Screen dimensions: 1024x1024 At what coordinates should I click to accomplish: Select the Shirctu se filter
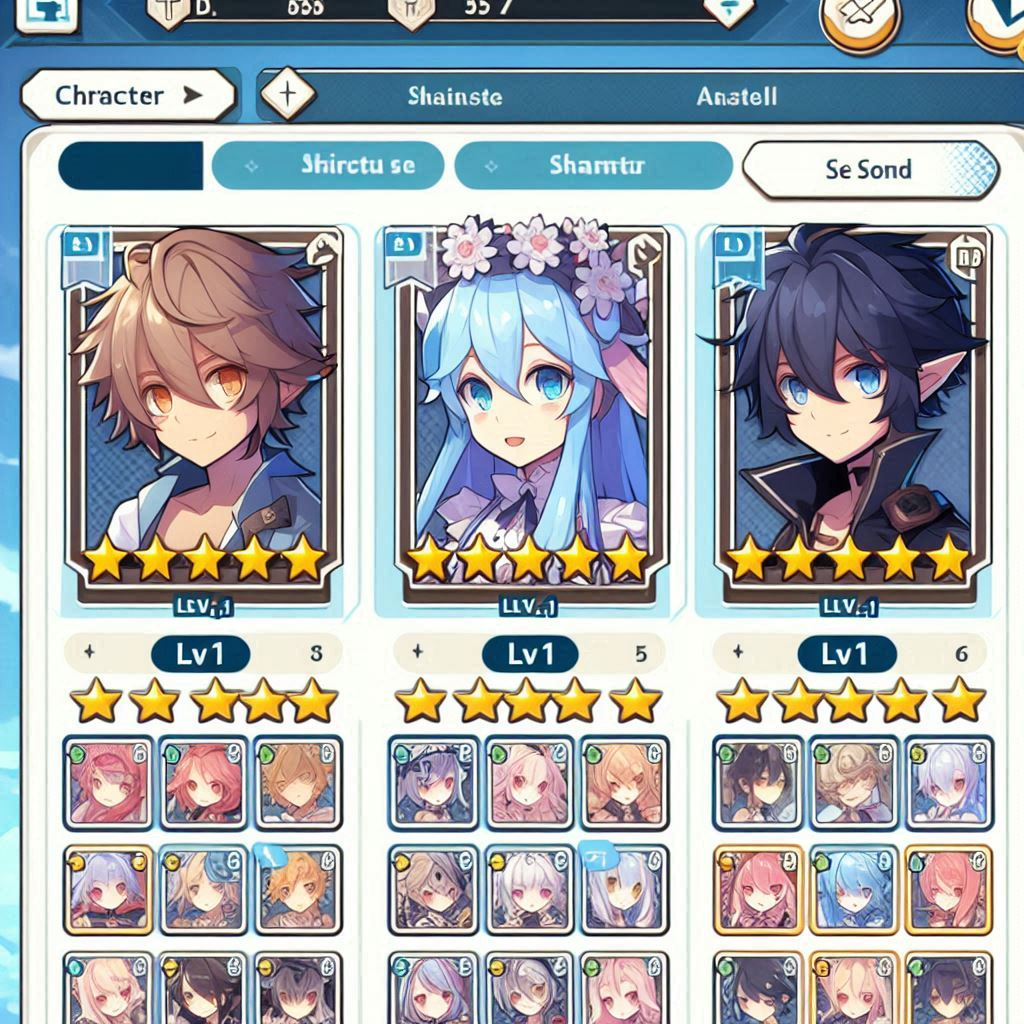[328, 166]
